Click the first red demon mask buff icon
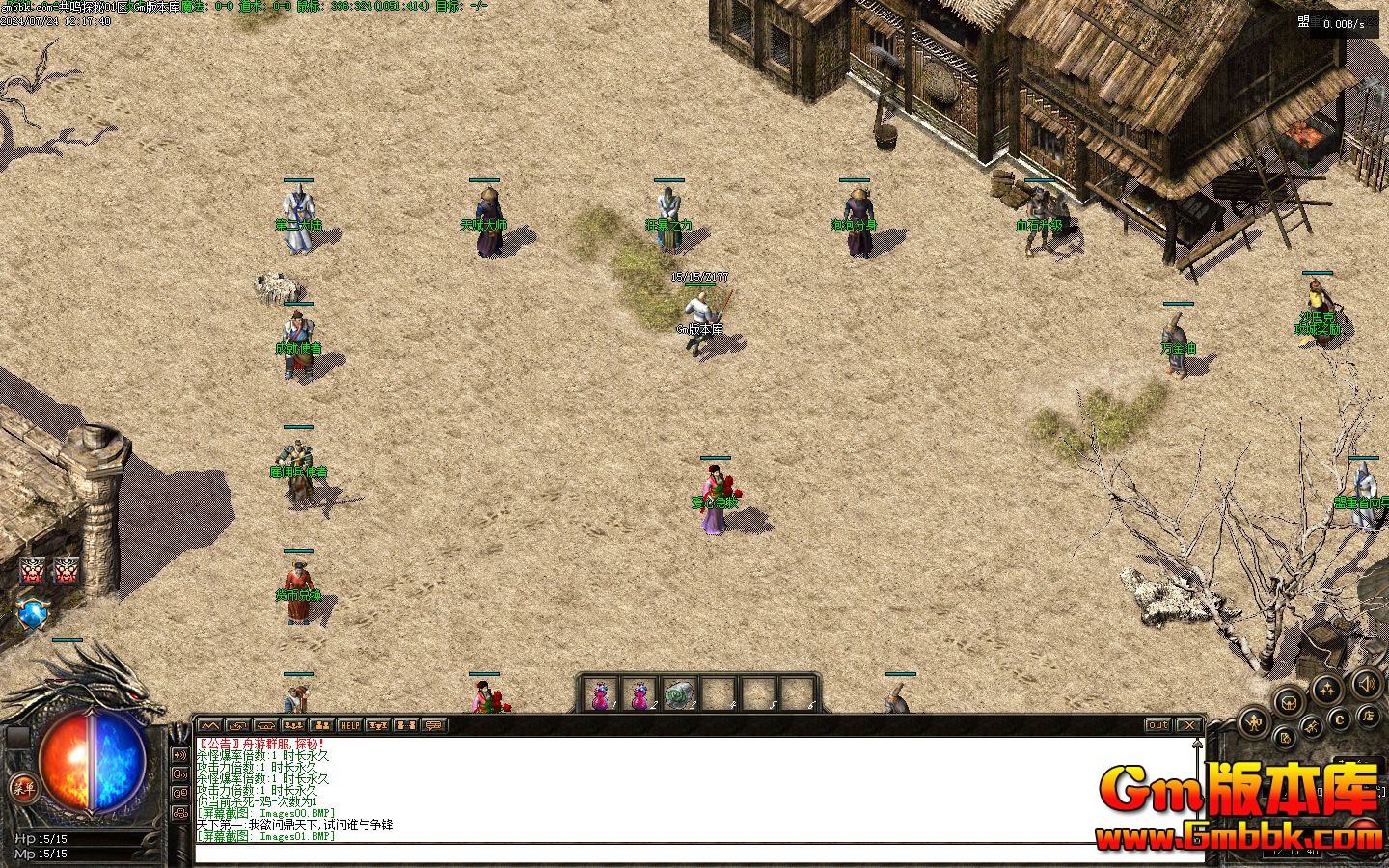This screenshot has width=1389, height=868. tap(33, 571)
